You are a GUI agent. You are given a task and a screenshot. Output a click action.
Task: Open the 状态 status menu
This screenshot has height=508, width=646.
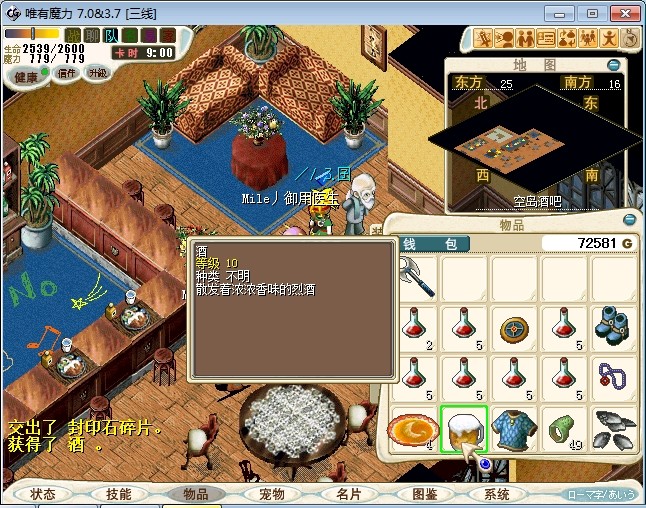click(43, 494)
